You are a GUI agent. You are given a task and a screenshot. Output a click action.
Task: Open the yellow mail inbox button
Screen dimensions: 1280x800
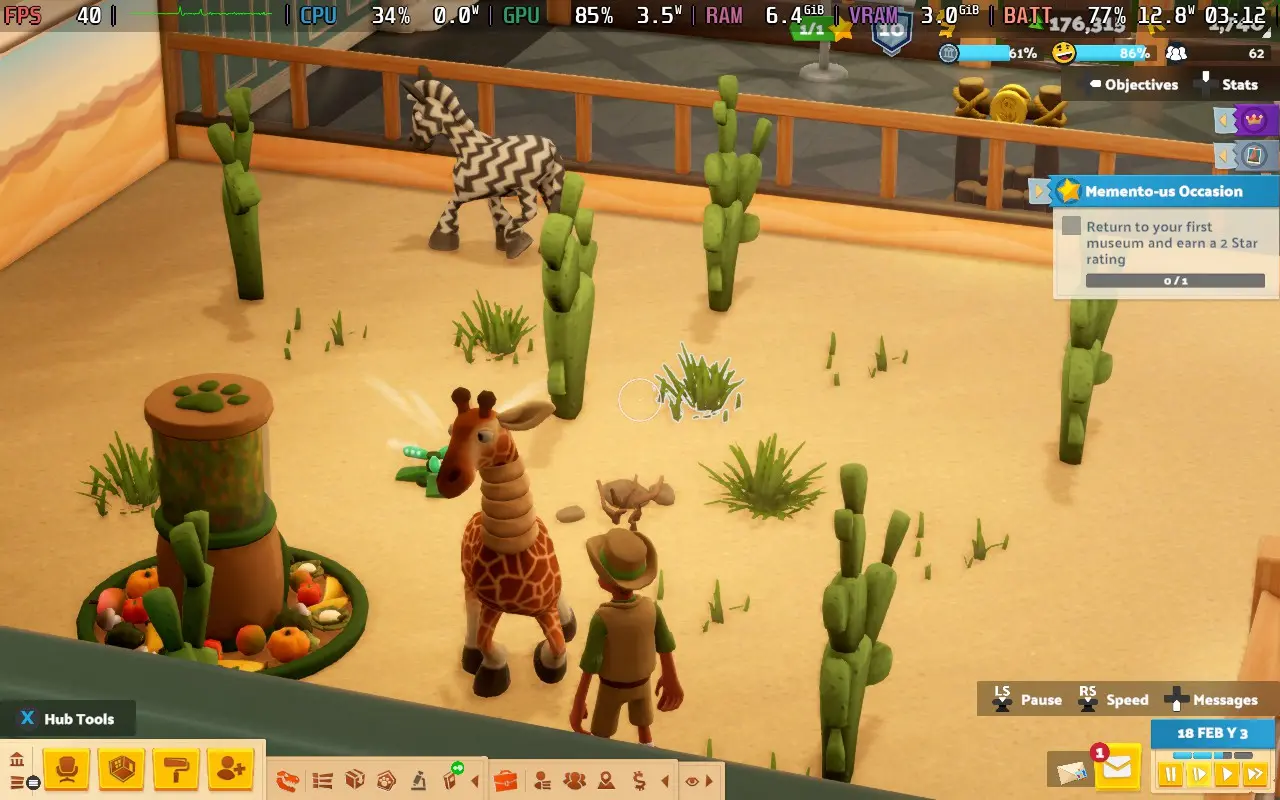pyautogui.click(x=1117, y=769)
